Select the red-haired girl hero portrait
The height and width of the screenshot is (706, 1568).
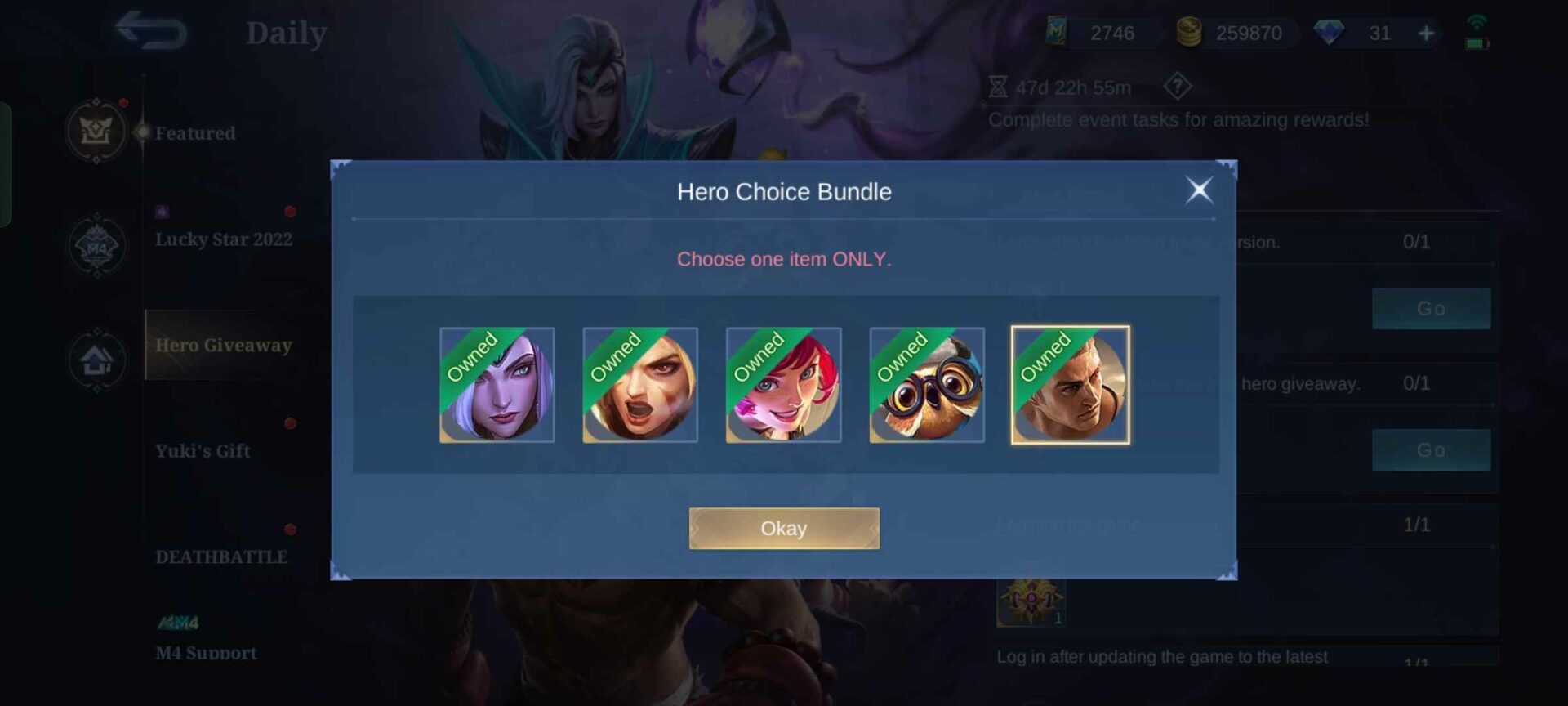click(782, 384)
